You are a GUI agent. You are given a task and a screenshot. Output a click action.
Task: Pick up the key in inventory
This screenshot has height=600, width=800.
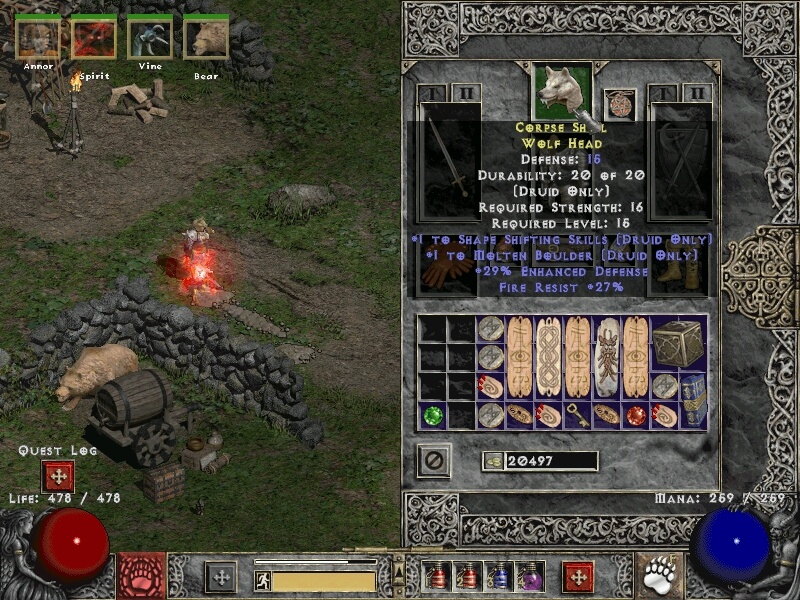point(577,414)
